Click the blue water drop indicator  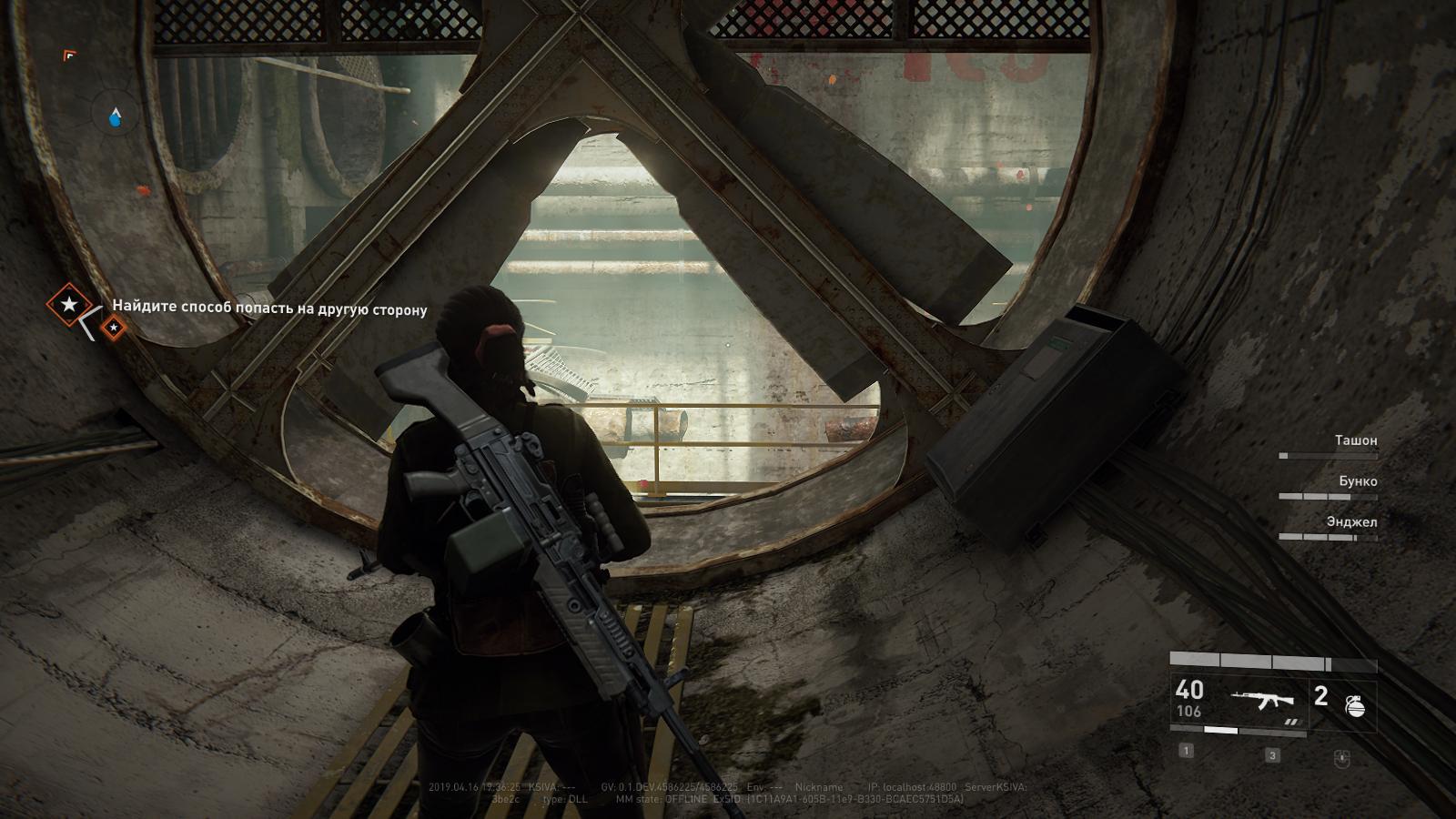(116, 117)
